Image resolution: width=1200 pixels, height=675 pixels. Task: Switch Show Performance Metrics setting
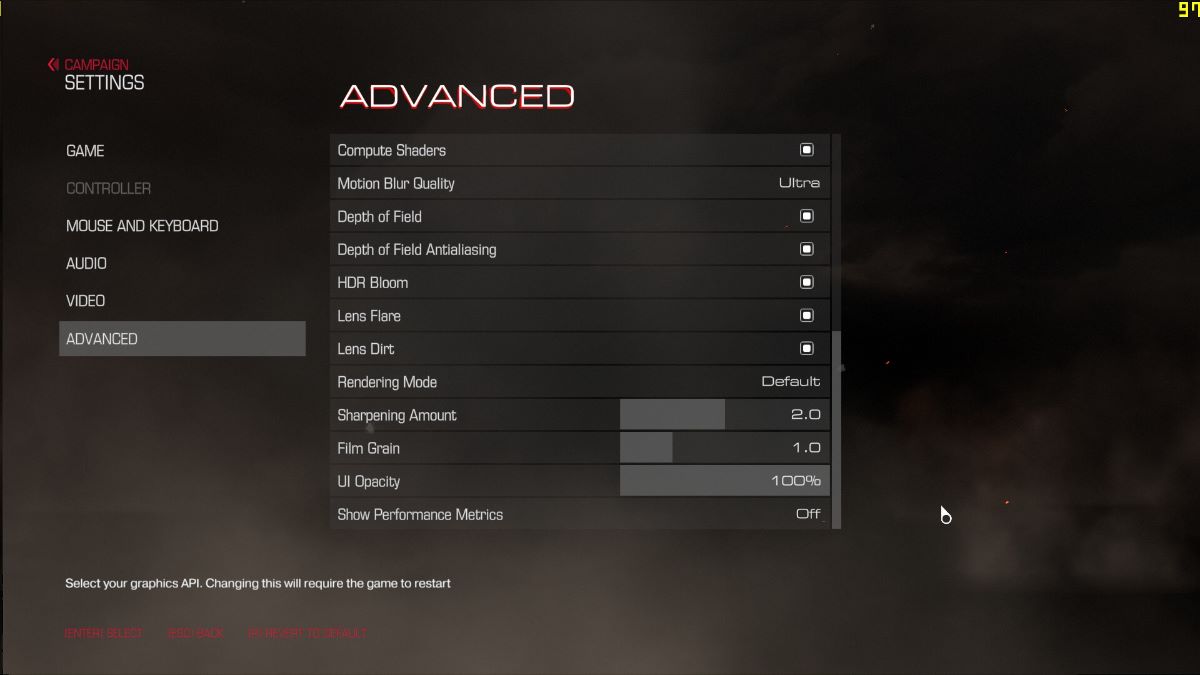click(x=807, y=514)
